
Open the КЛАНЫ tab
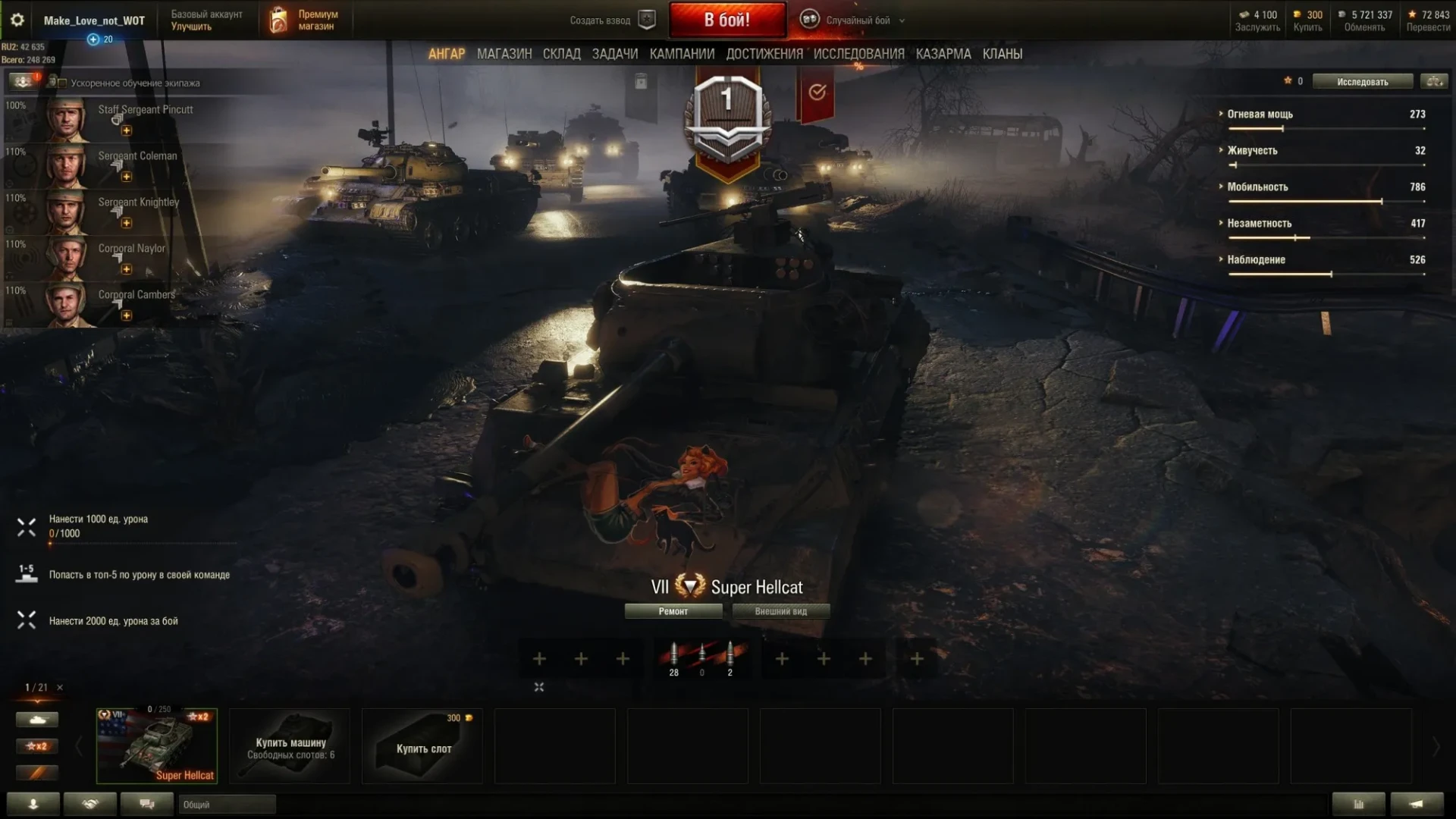[x=1002, y=54]
